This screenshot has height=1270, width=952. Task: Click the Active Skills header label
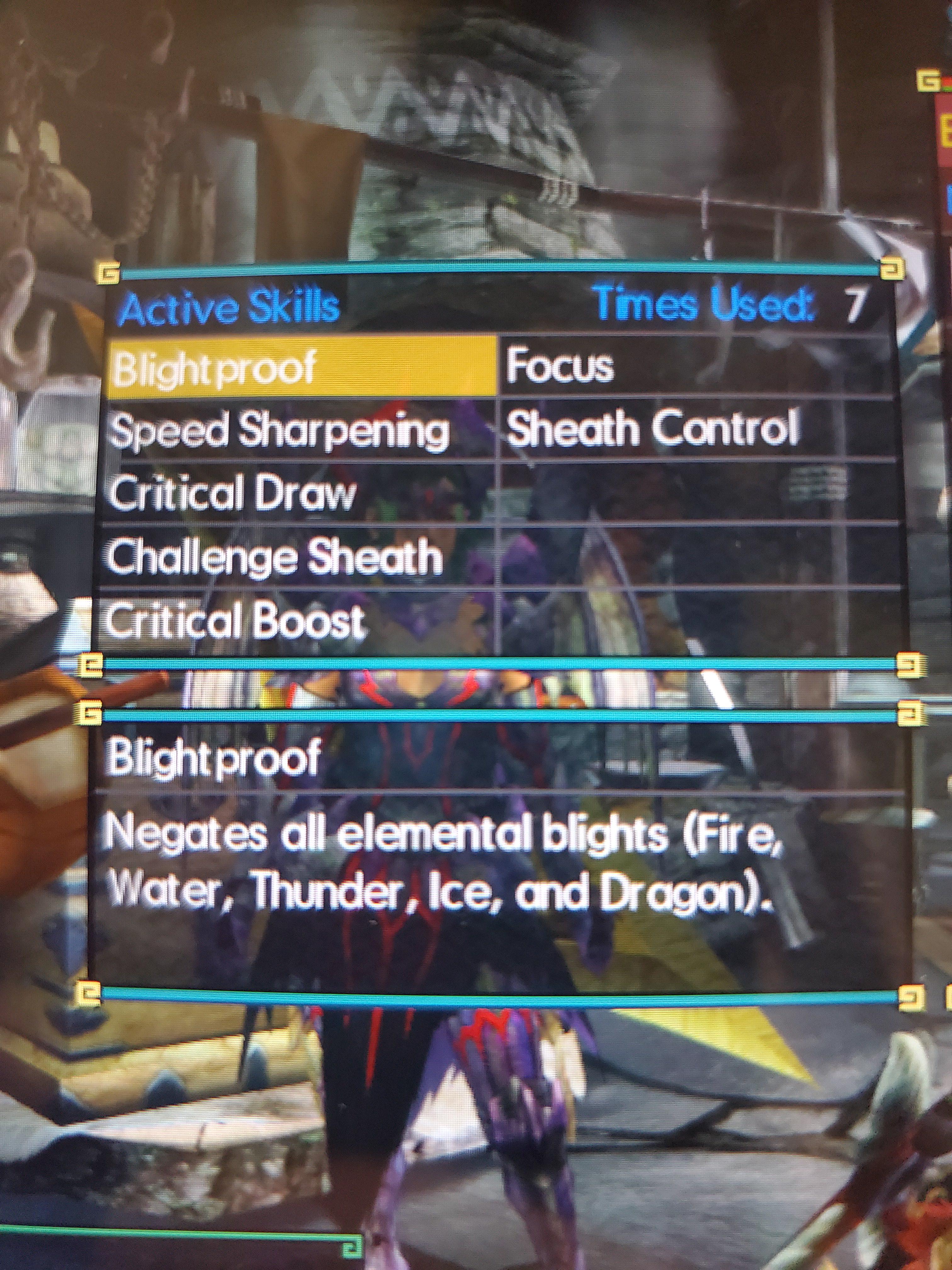229,306
